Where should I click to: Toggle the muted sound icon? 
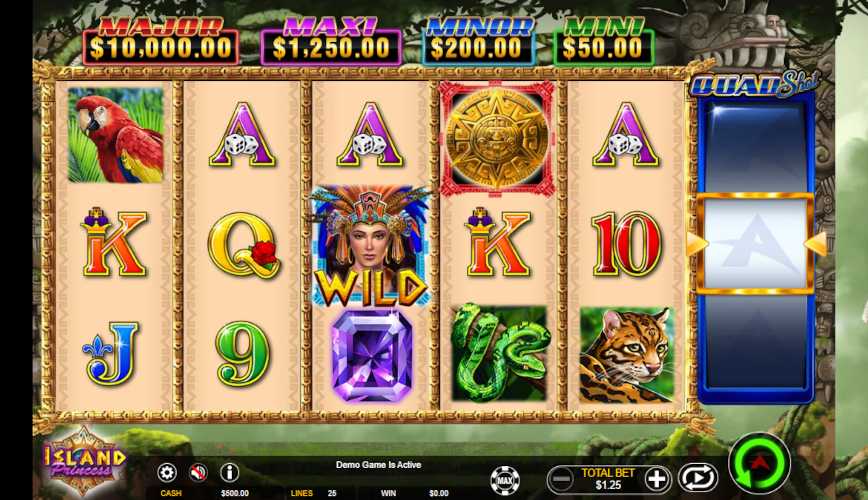(x=198, y=472)
